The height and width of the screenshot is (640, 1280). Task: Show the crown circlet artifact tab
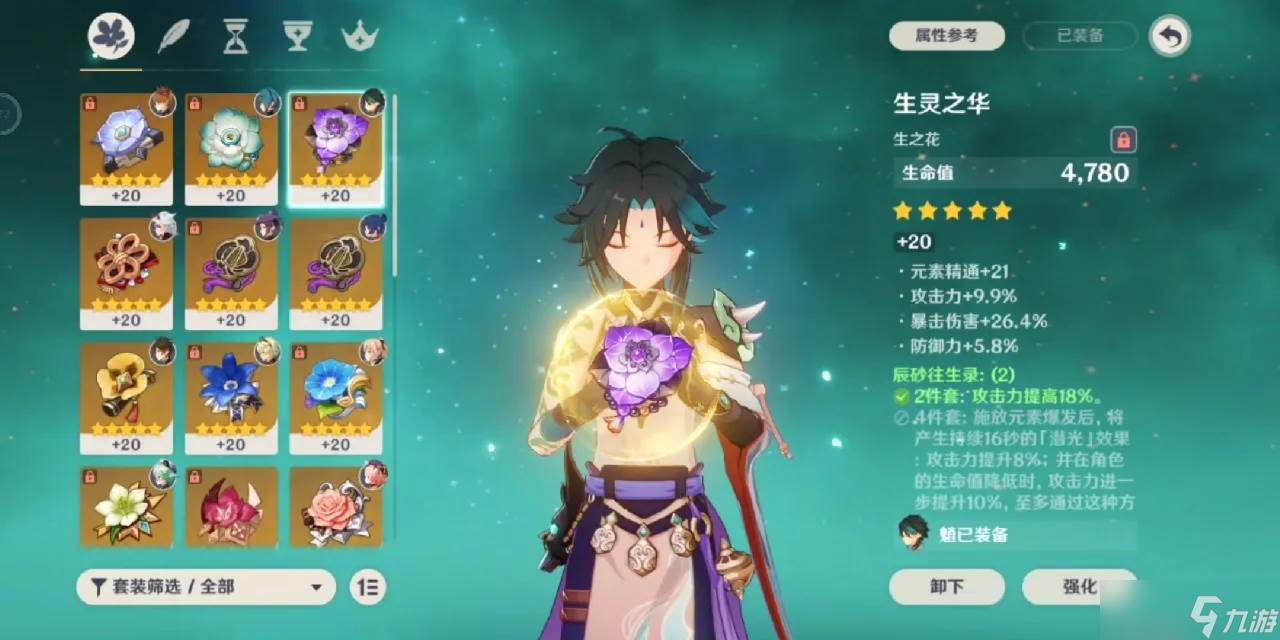pos(359,38)
